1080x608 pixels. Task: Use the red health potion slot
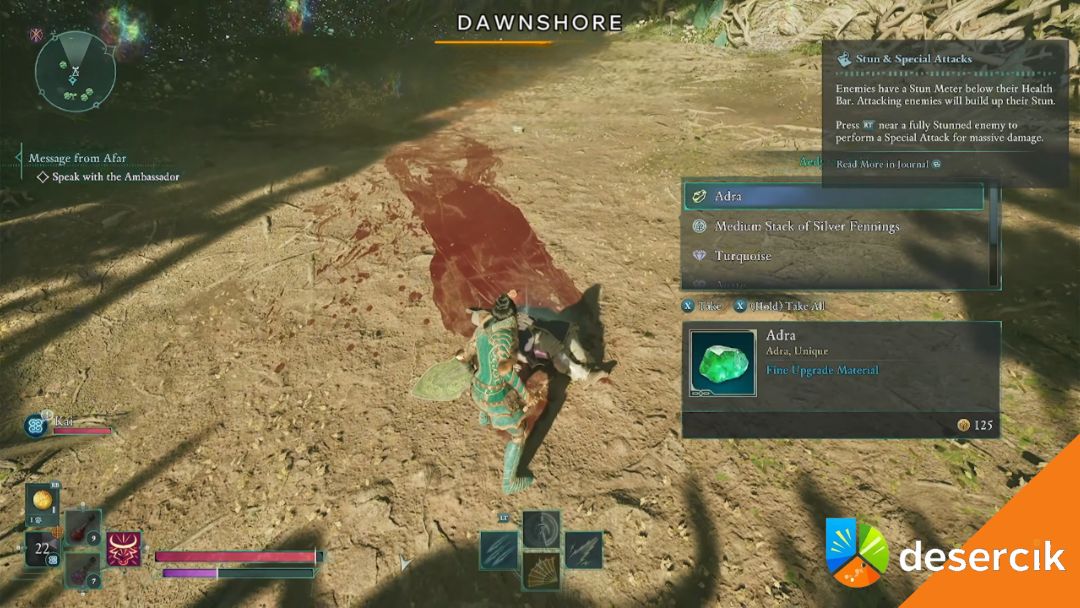(x=83, y=528)
